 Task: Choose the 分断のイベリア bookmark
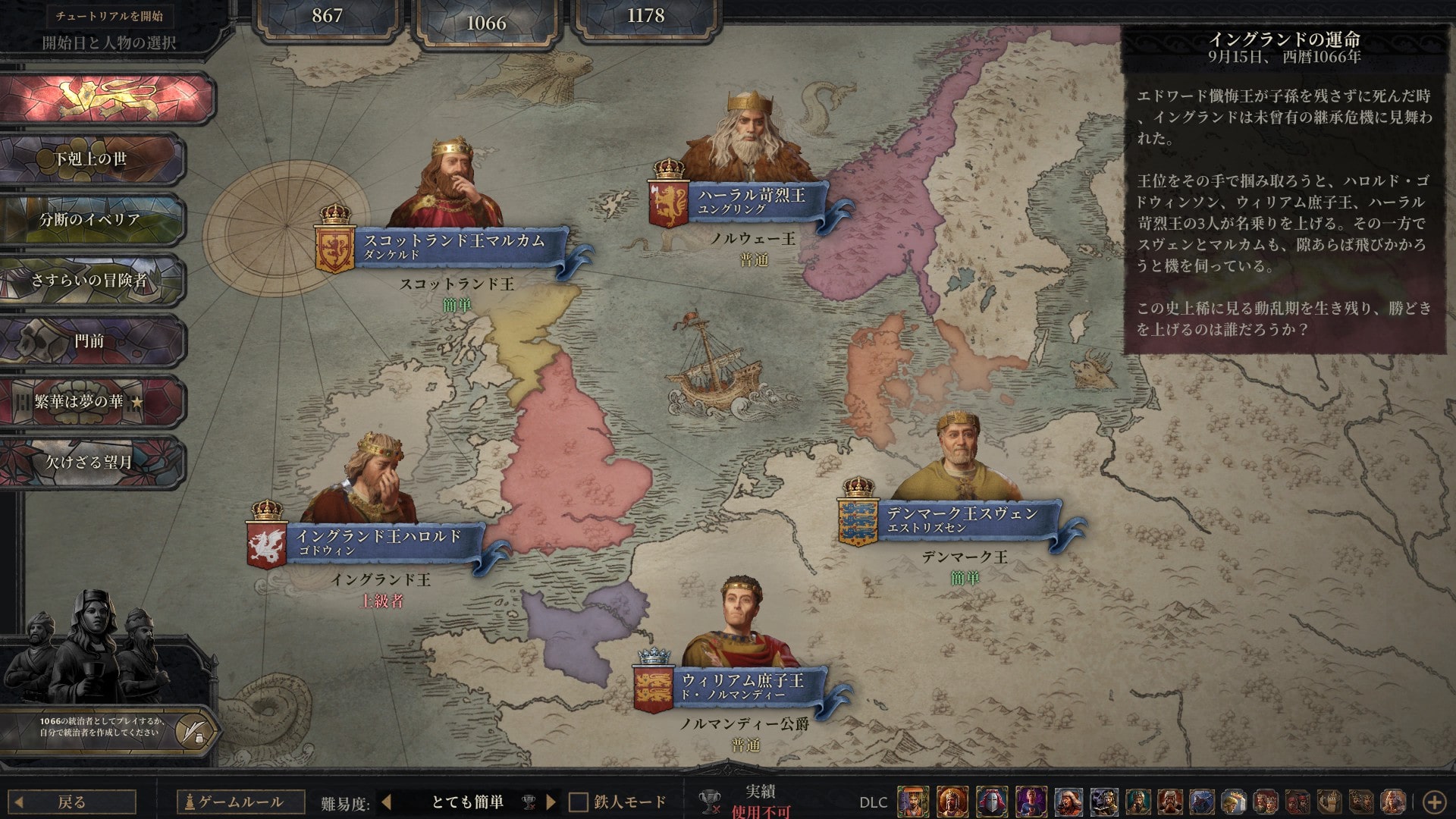91,220
